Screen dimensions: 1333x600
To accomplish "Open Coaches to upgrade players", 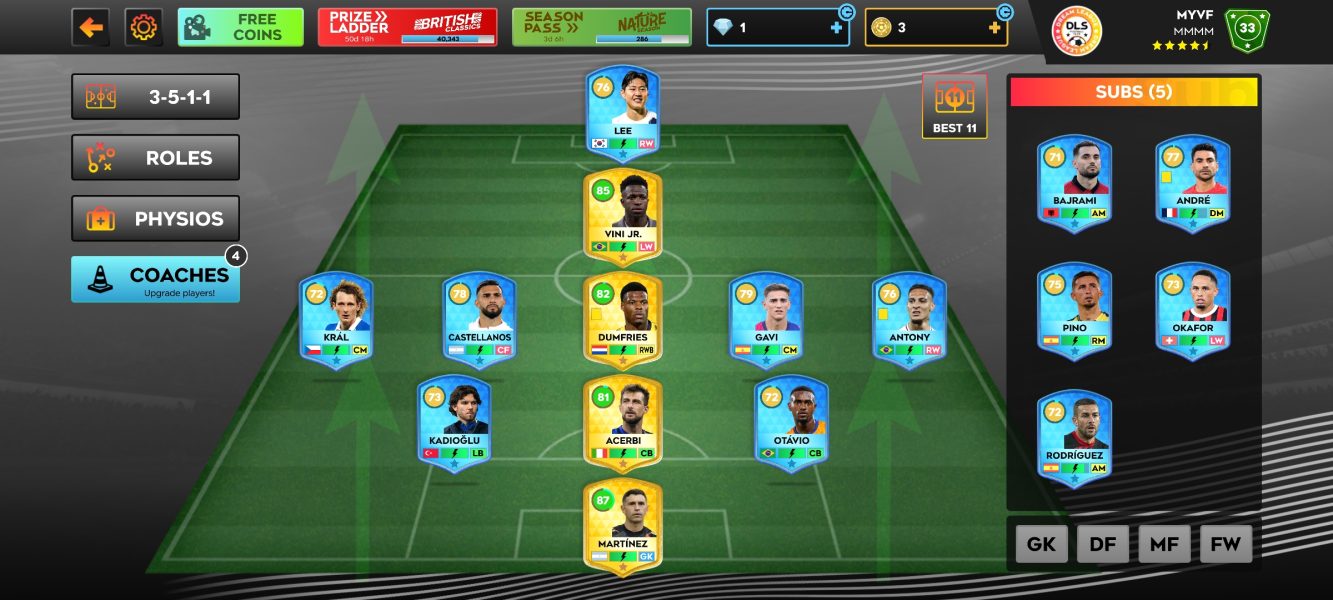I will (155, 279).
